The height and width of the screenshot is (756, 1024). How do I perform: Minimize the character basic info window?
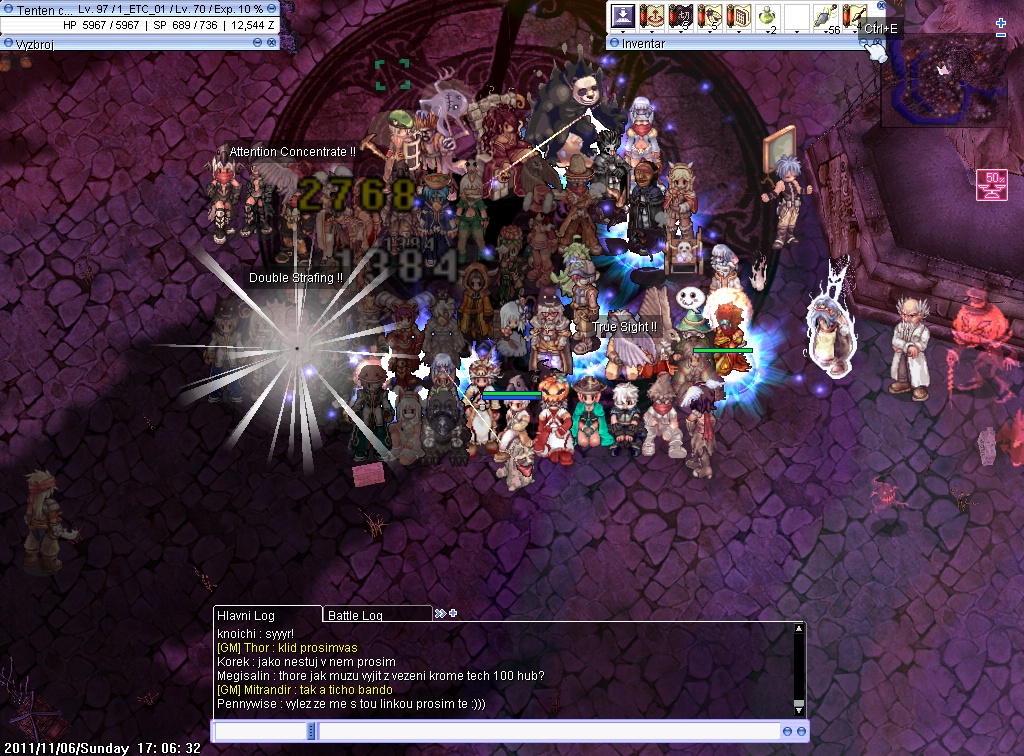point(272,9)
